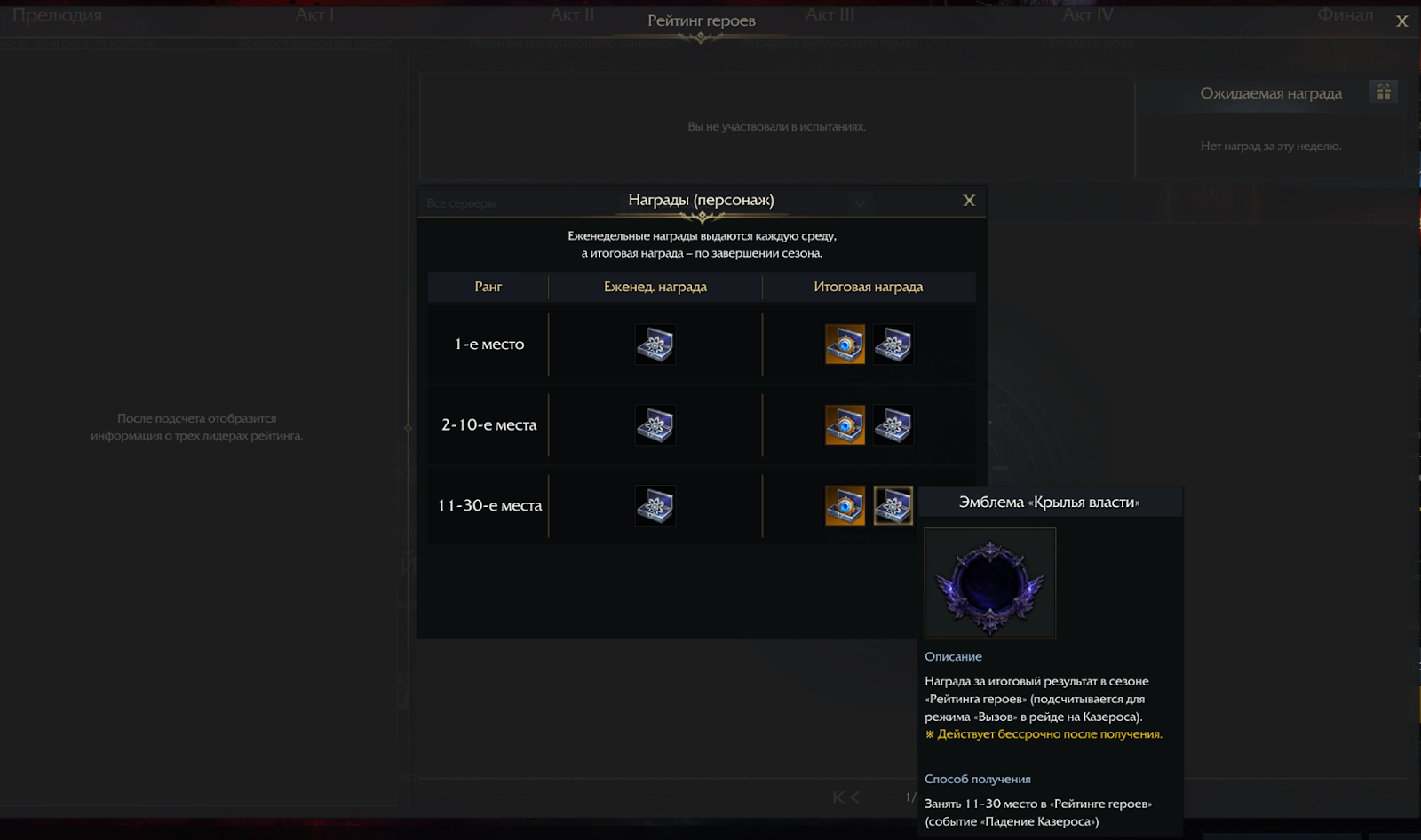Switch to the Финал tab

(x=1345, y=16)
